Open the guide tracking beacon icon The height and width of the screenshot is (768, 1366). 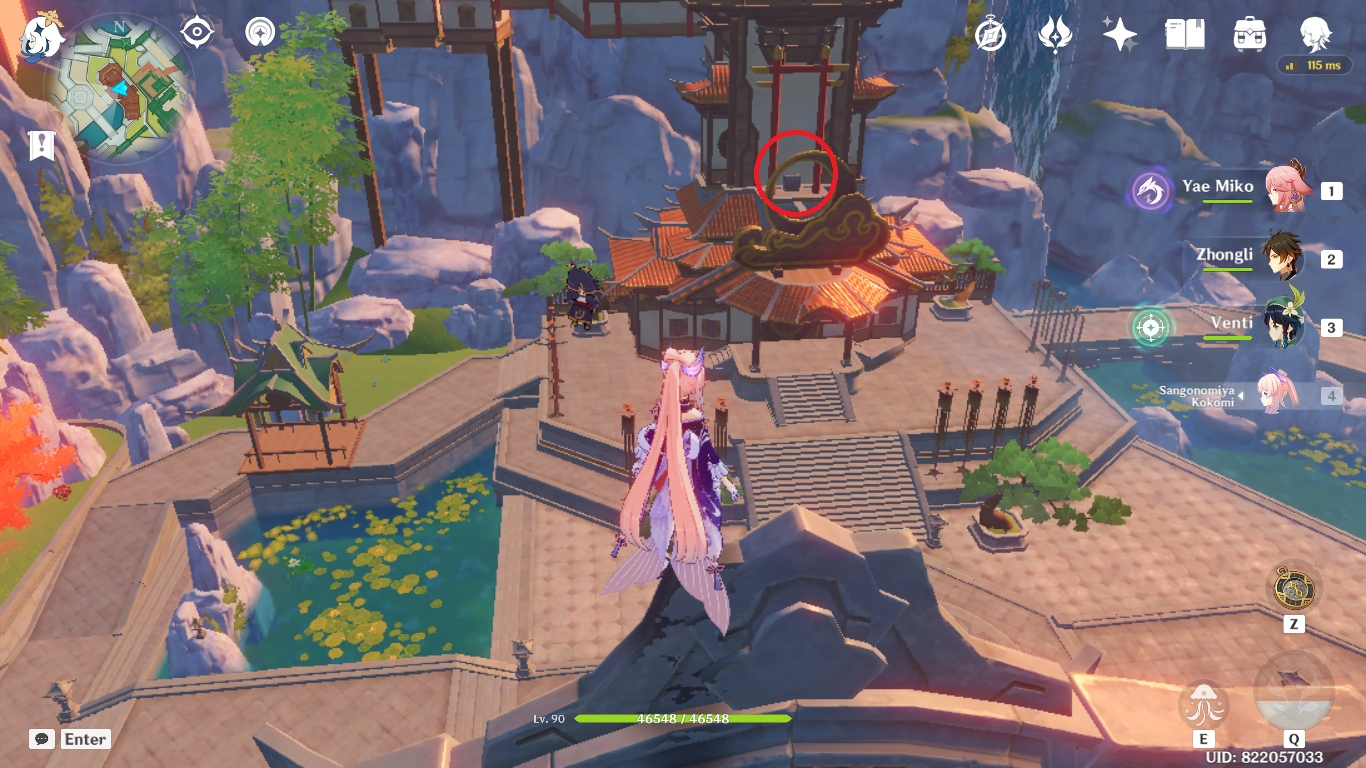259,33
